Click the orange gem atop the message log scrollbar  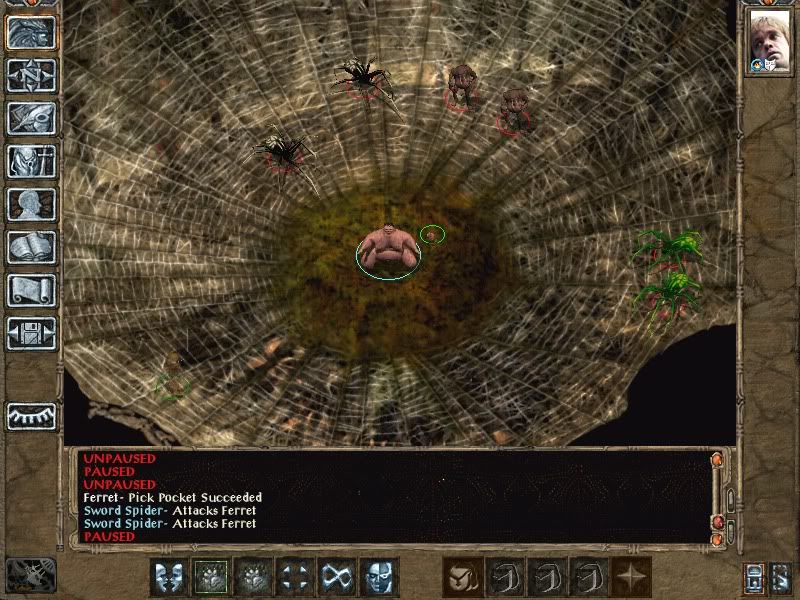pos(716,459)
